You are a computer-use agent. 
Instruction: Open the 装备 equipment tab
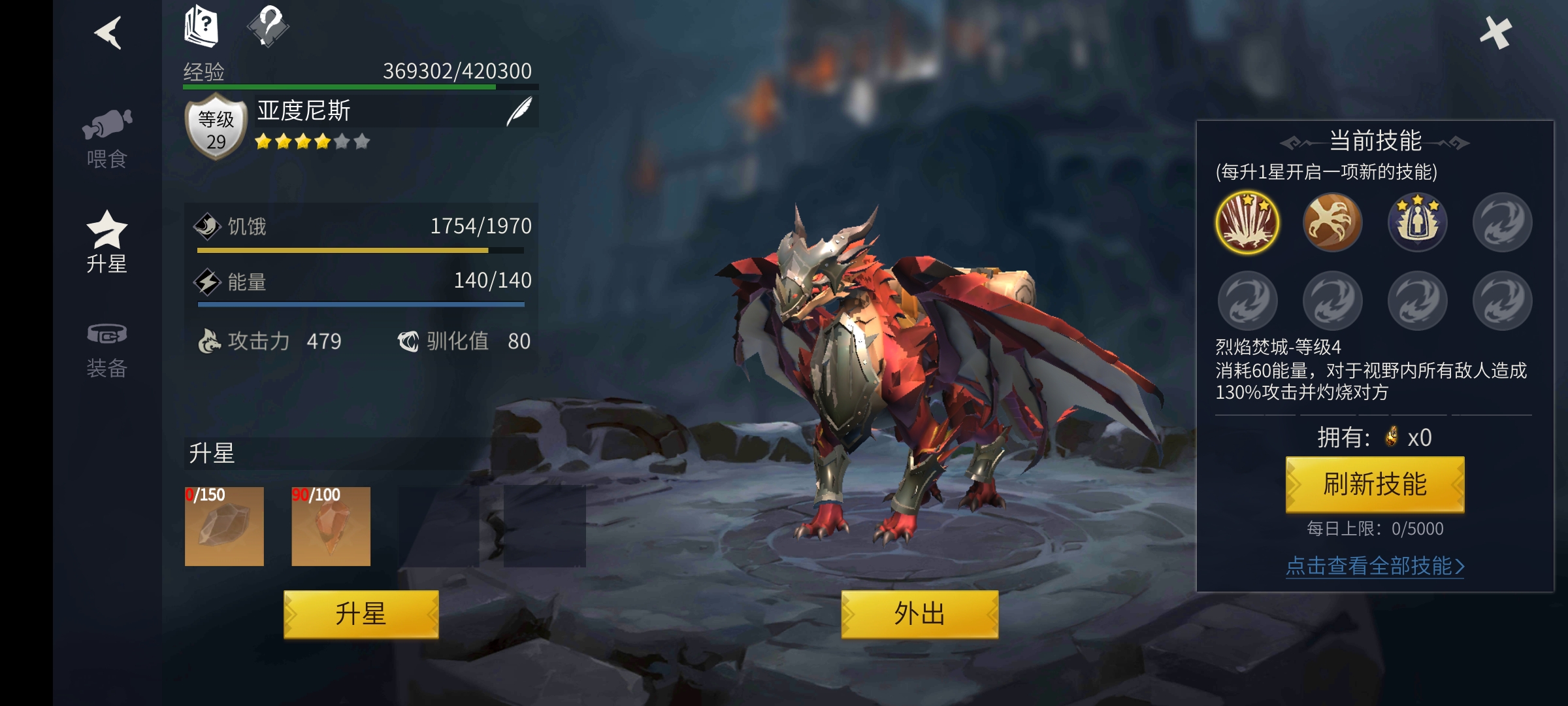coord(106,350)
